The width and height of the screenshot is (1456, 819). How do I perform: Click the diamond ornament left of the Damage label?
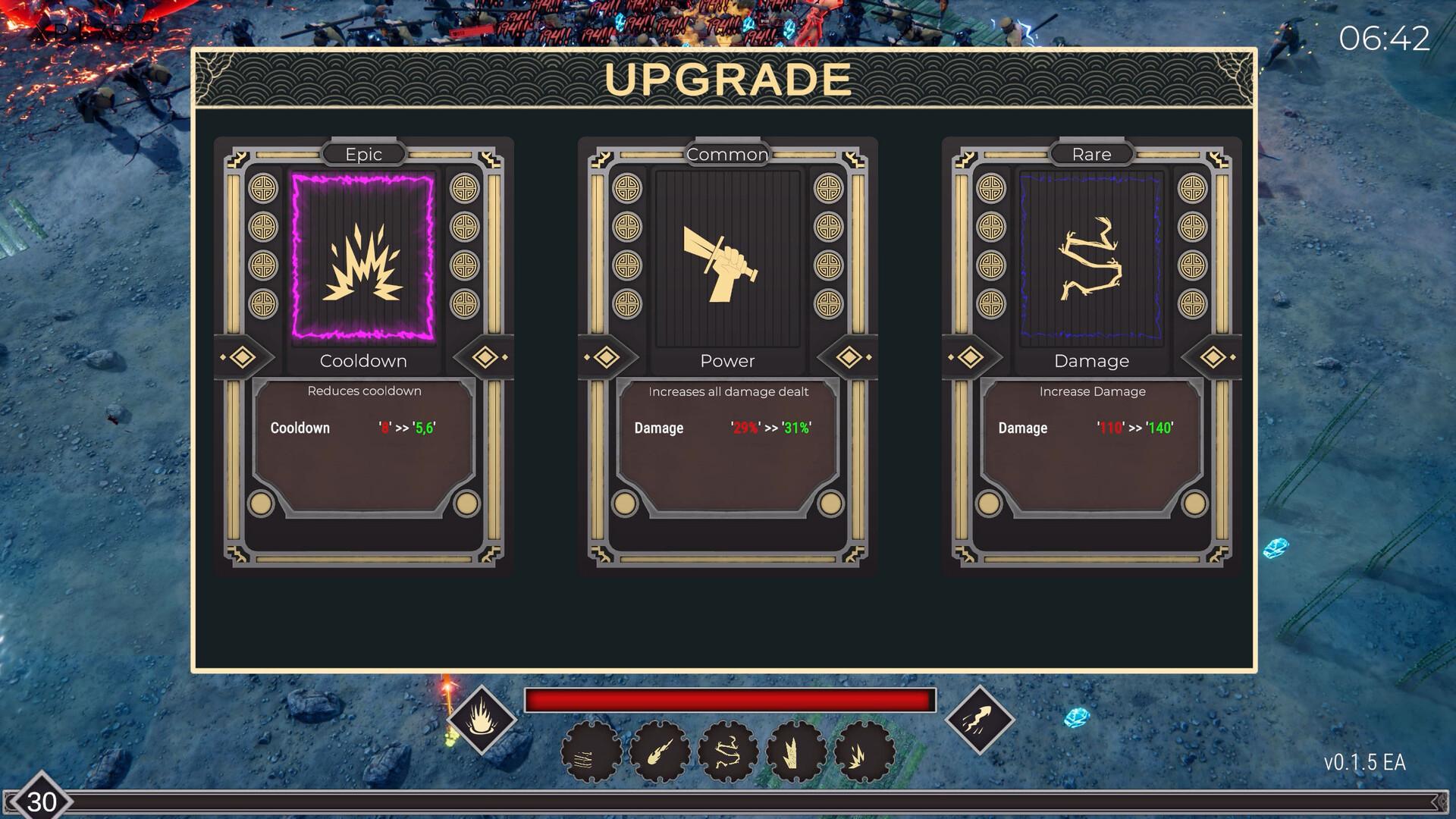coord(971,356)
